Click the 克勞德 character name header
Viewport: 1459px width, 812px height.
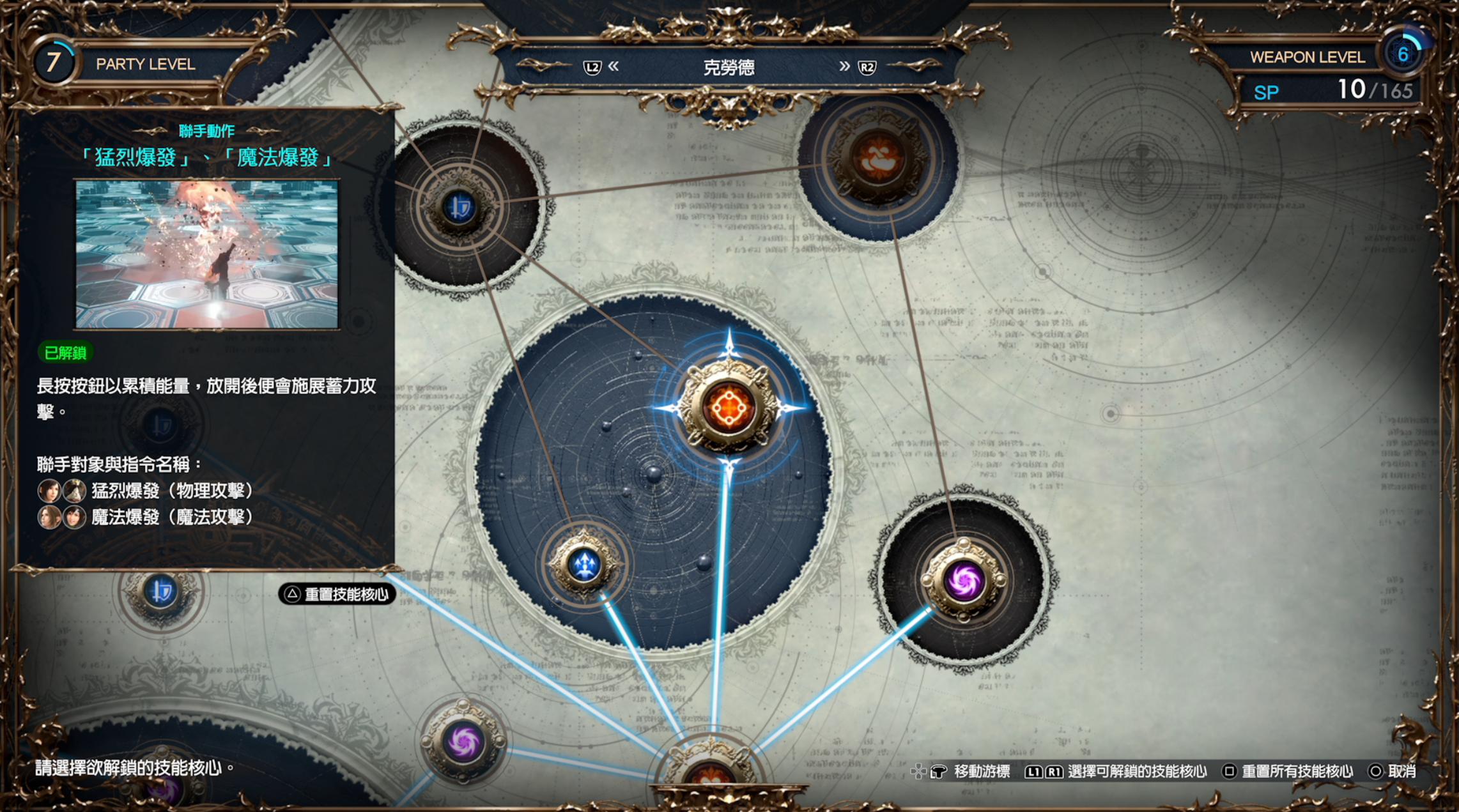tap(729, 67)
